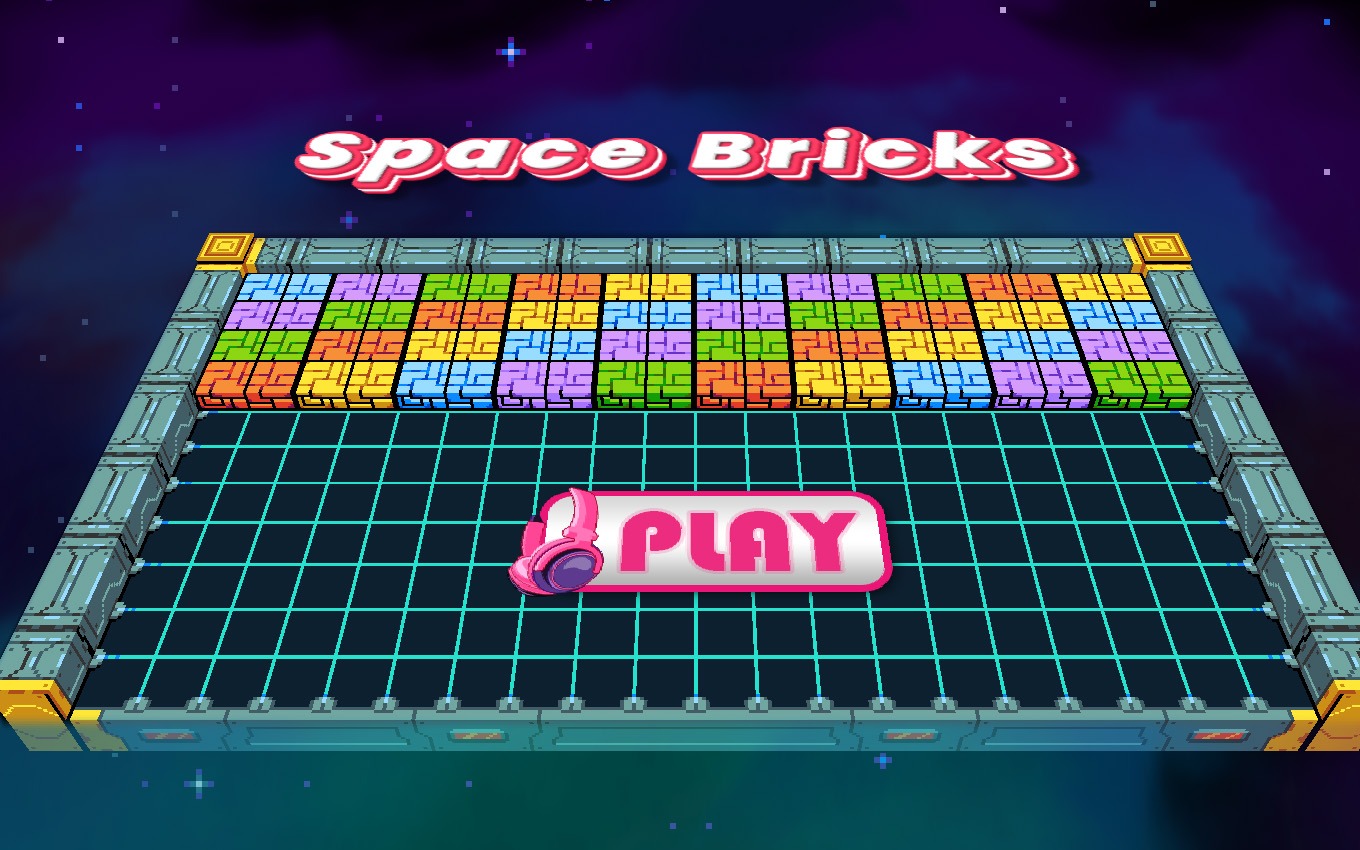Viewport: 1360px width, 850px height.
Task: Click the red vent panel on the bottom wall
Action: pyautogui.click(x=166, y=737)
